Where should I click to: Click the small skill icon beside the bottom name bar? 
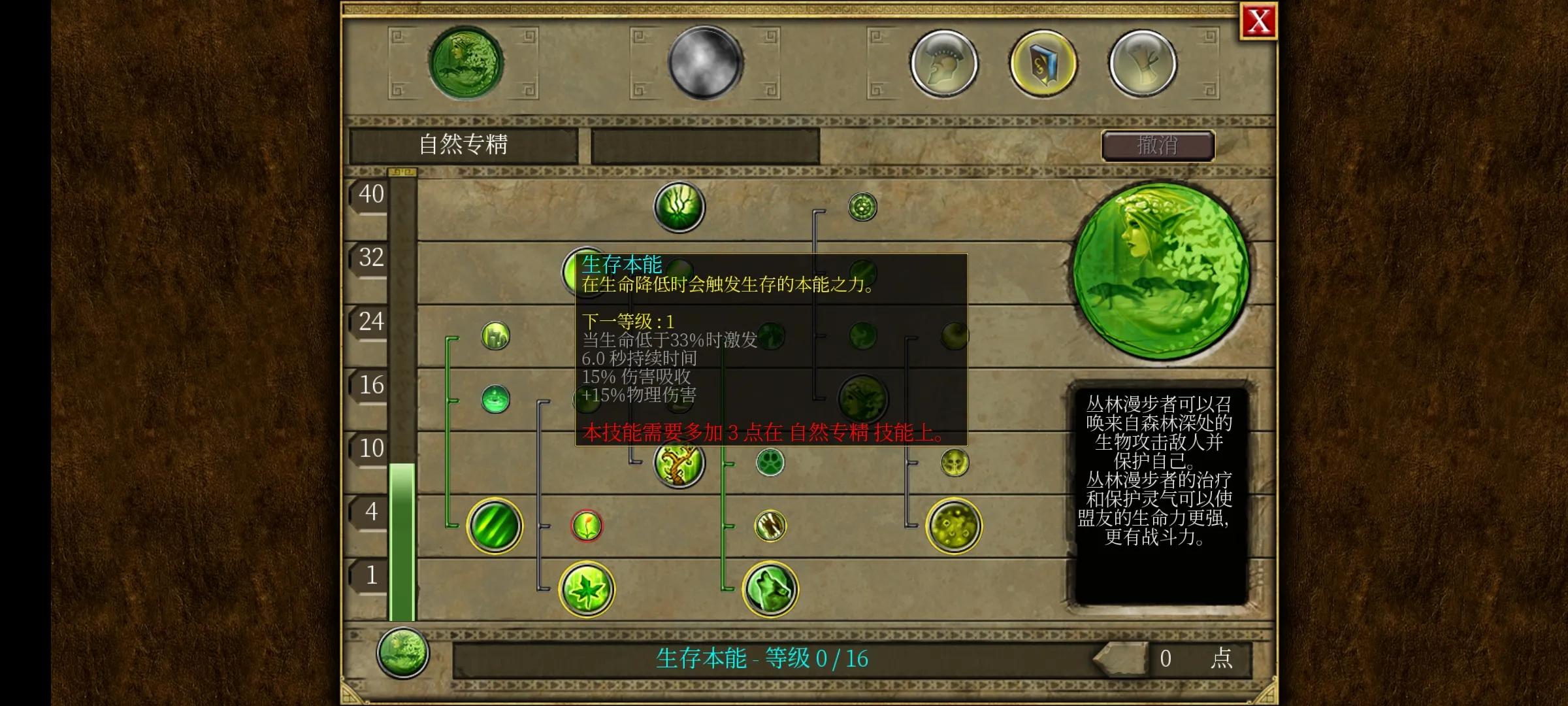click(x=403, y=656)
